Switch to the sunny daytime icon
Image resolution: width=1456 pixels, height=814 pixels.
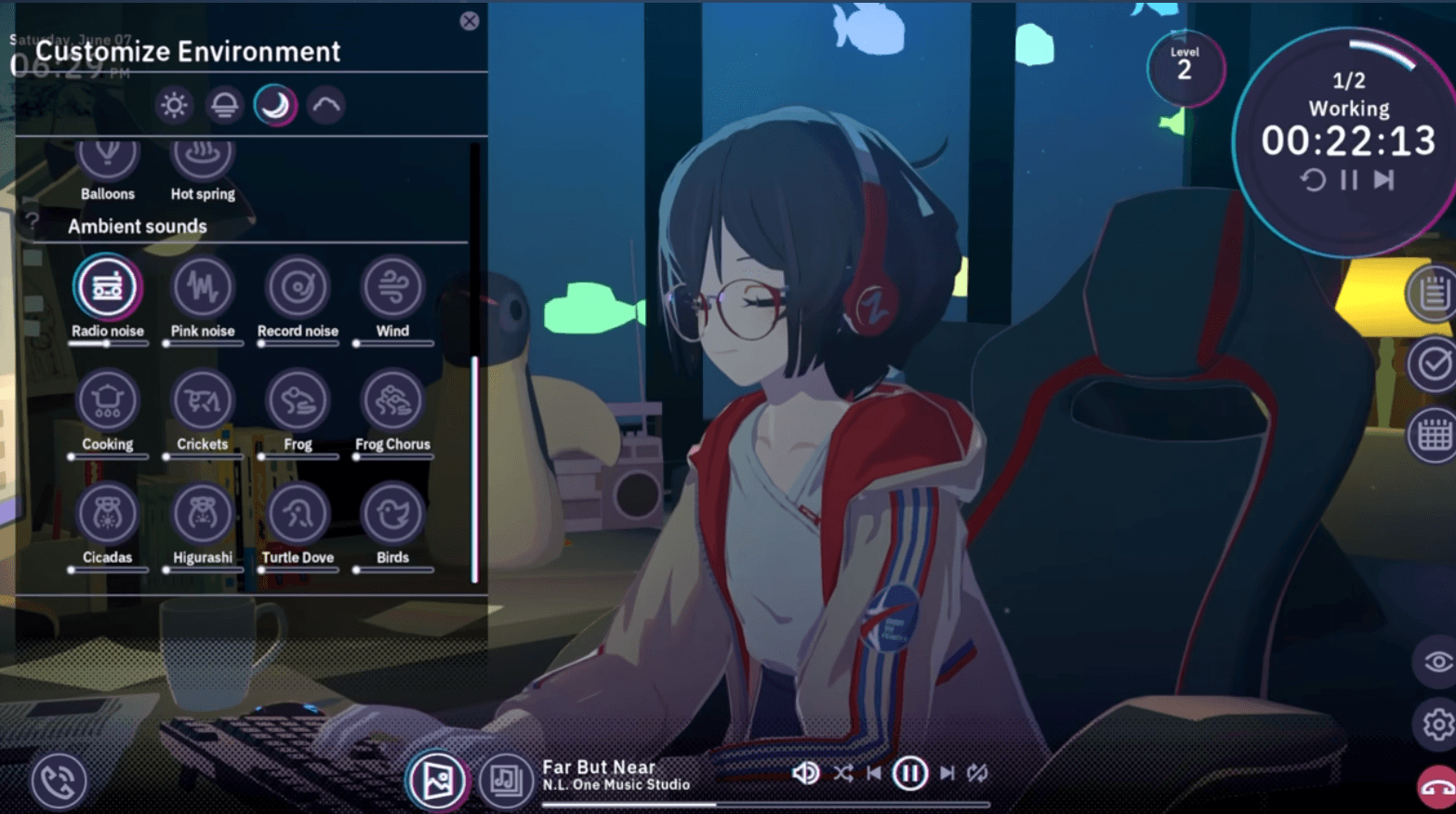tap(175, 105)
